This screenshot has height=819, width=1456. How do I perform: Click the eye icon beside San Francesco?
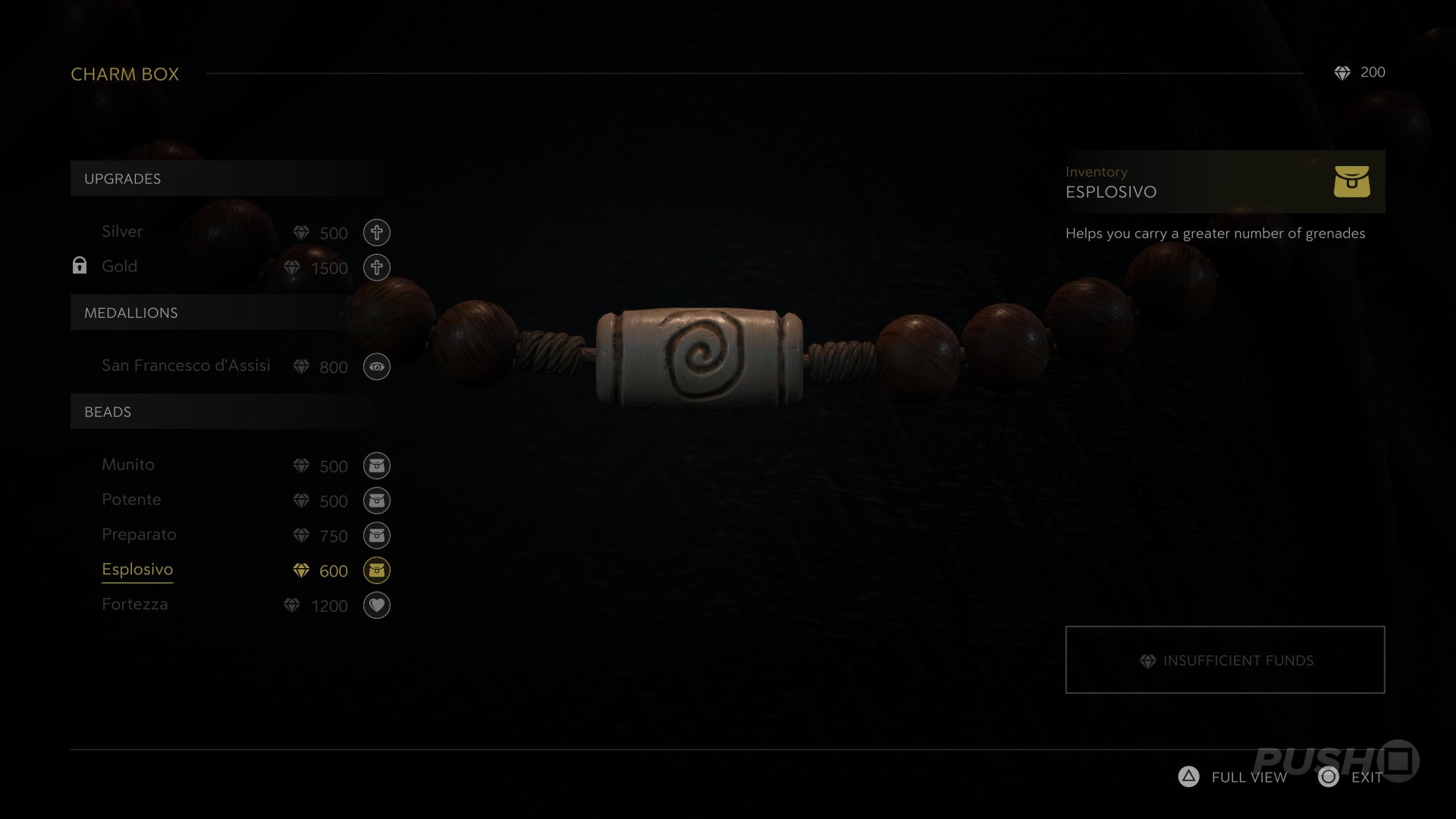(376, 367)
